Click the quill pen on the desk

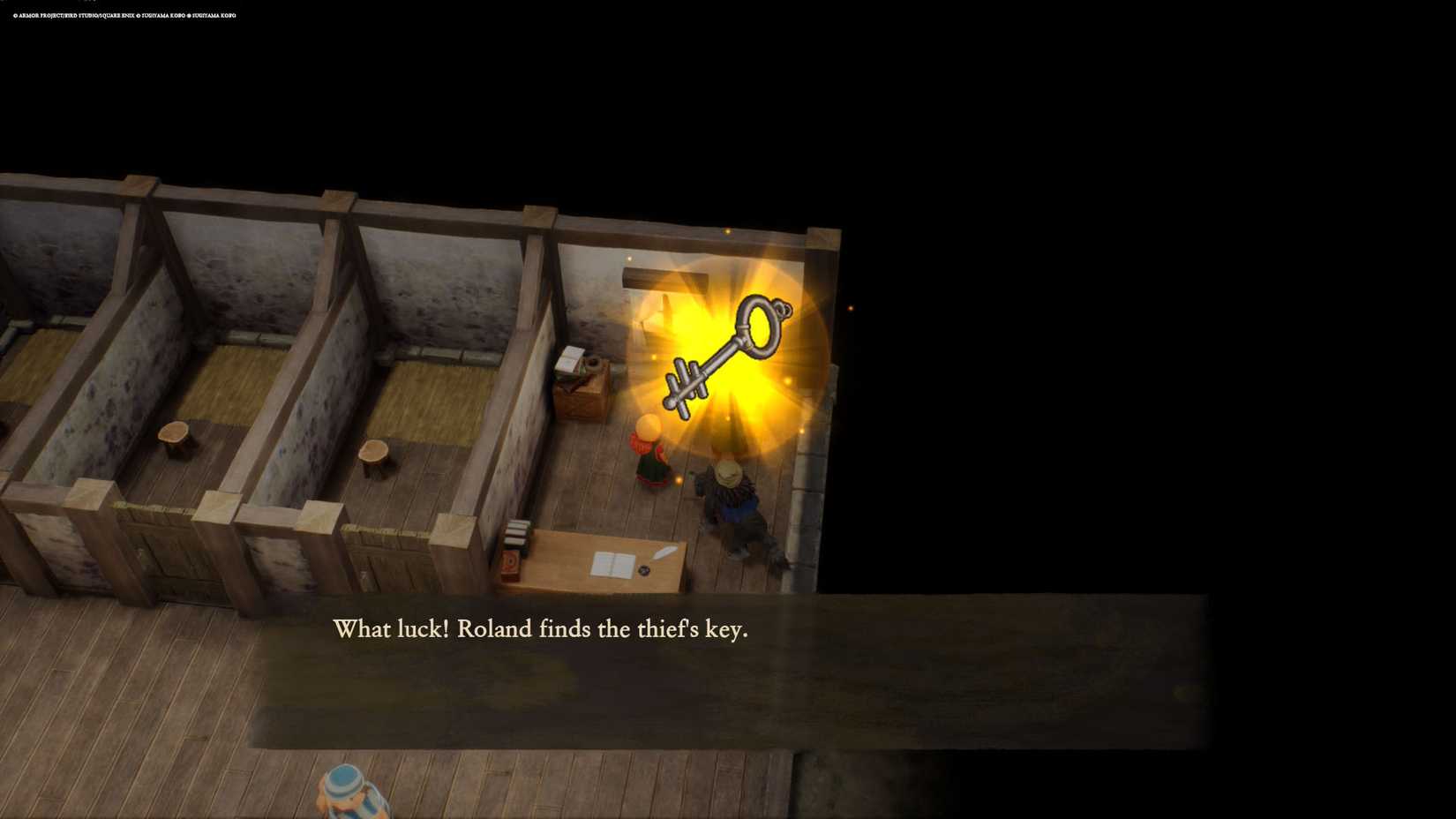point(664,553)
